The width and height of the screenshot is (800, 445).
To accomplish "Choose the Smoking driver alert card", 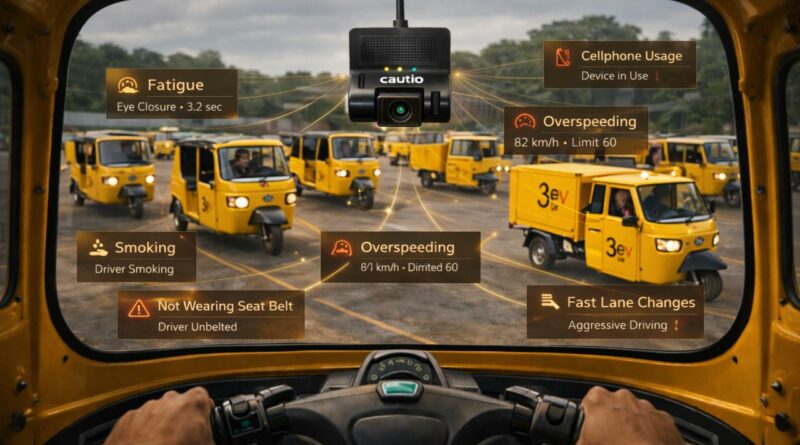I will pyautogui.click(x=136, y=257).
